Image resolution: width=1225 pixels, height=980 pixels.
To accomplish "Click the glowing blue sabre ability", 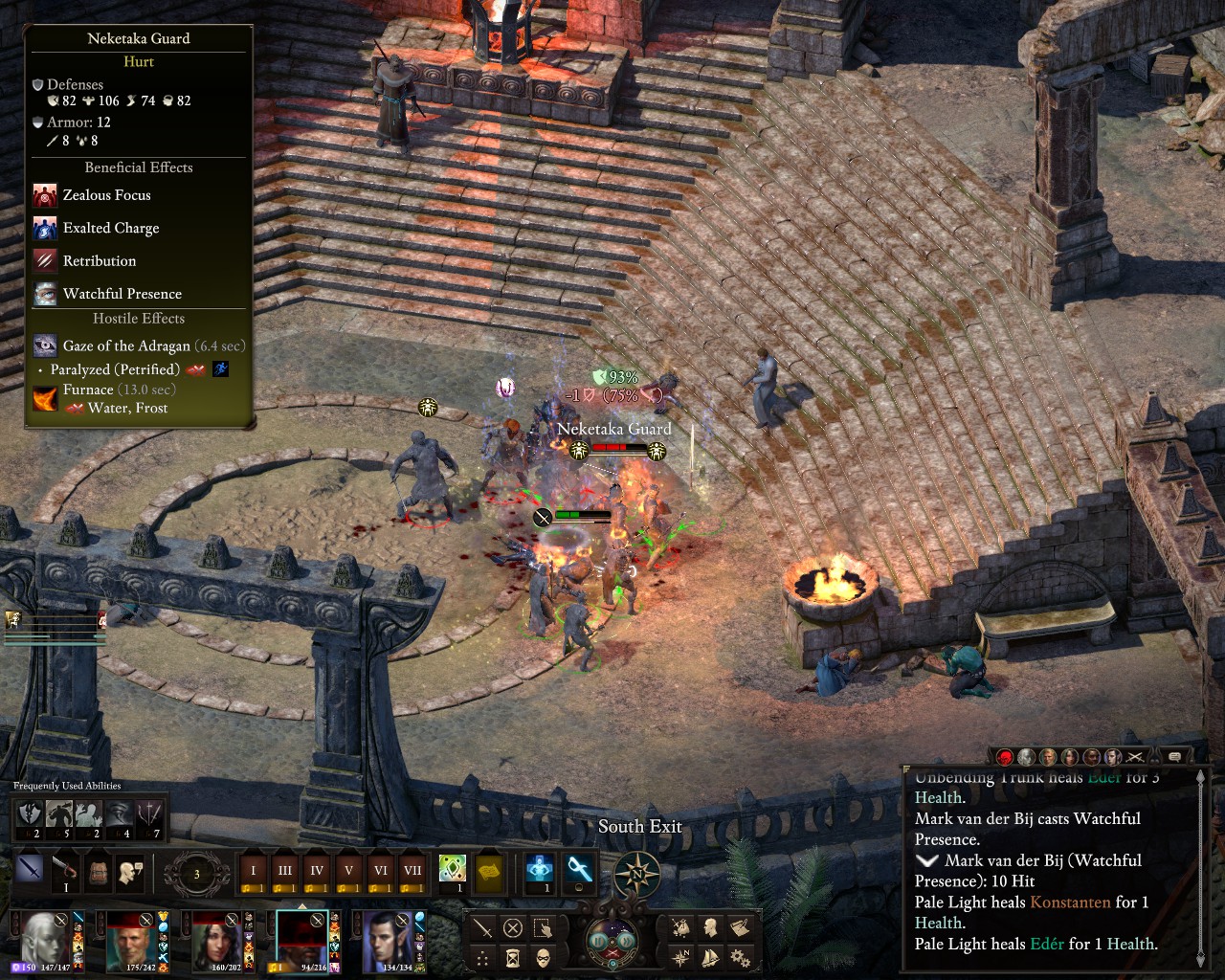I will click(x=579, y=869).
